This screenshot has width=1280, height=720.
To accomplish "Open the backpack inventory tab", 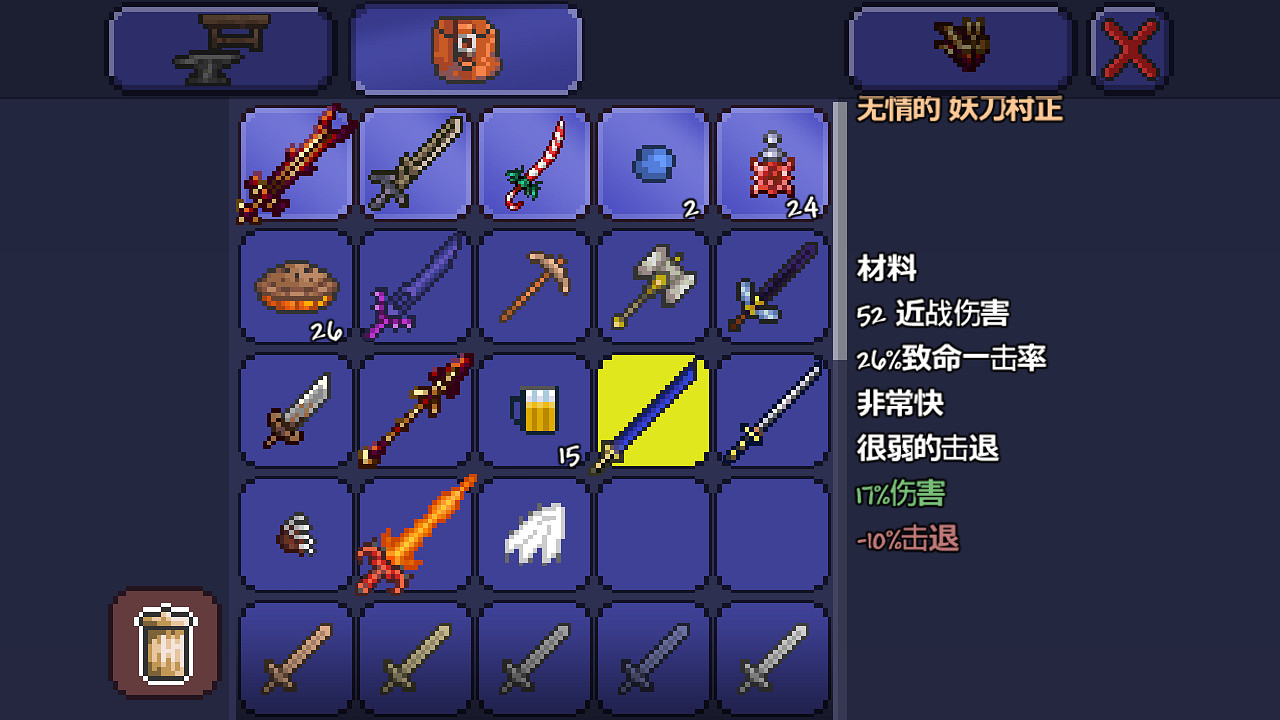I will coord(465,47).
